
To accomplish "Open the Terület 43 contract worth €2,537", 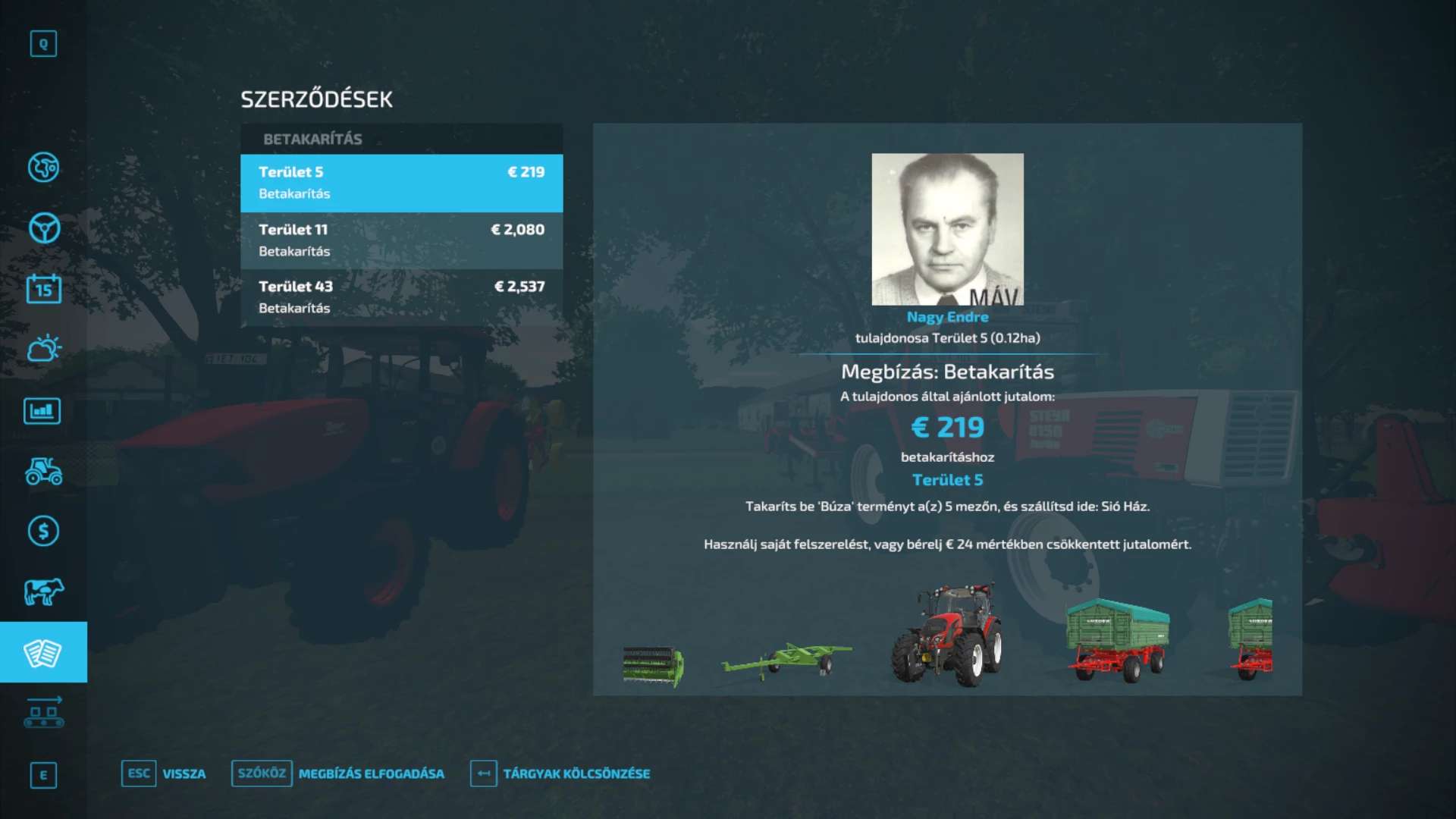I will (401, 297).
